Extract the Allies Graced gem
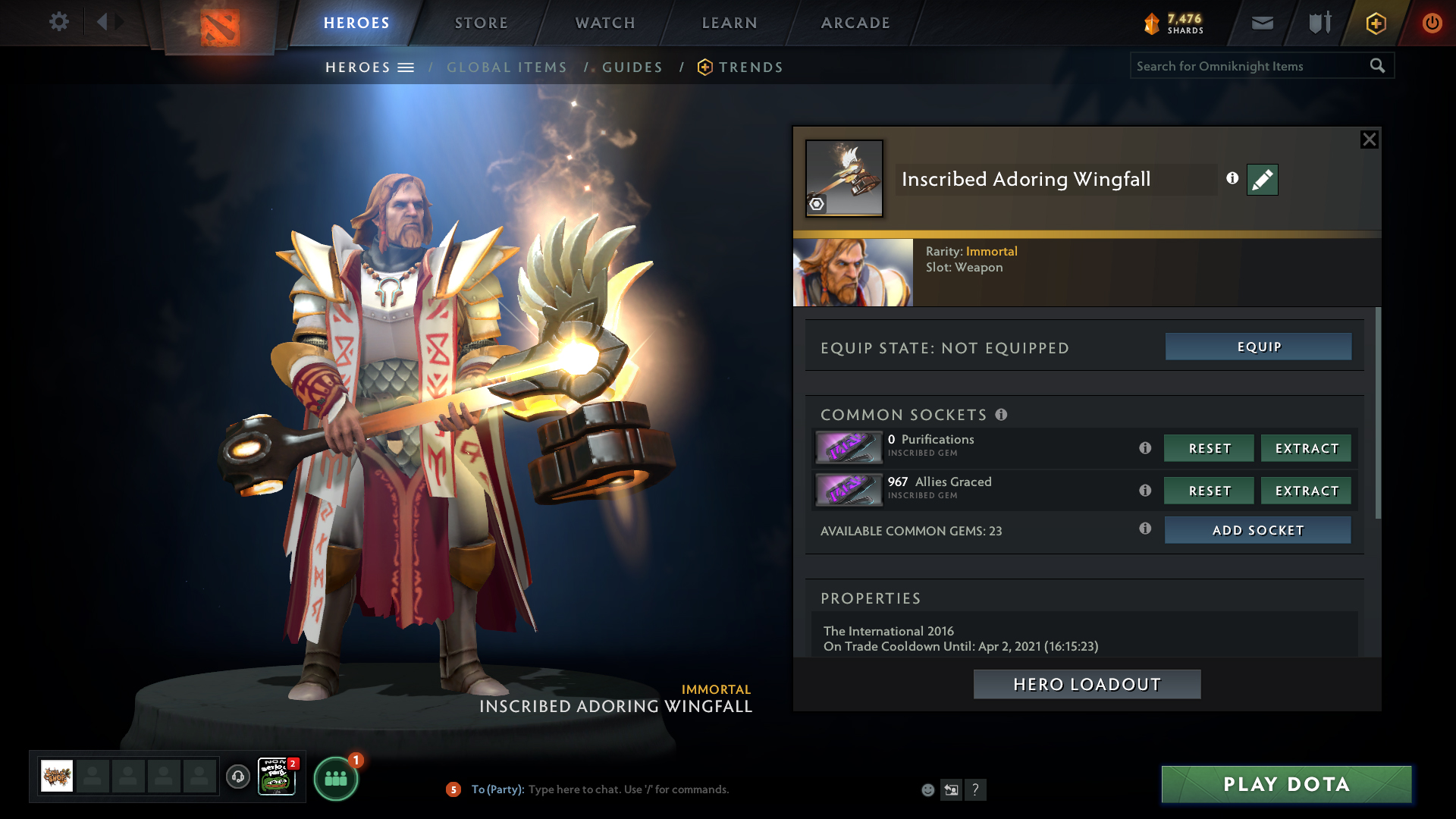Viewport: 1456px width, 819px height. pyautogui.click(x=1306, y=491)
